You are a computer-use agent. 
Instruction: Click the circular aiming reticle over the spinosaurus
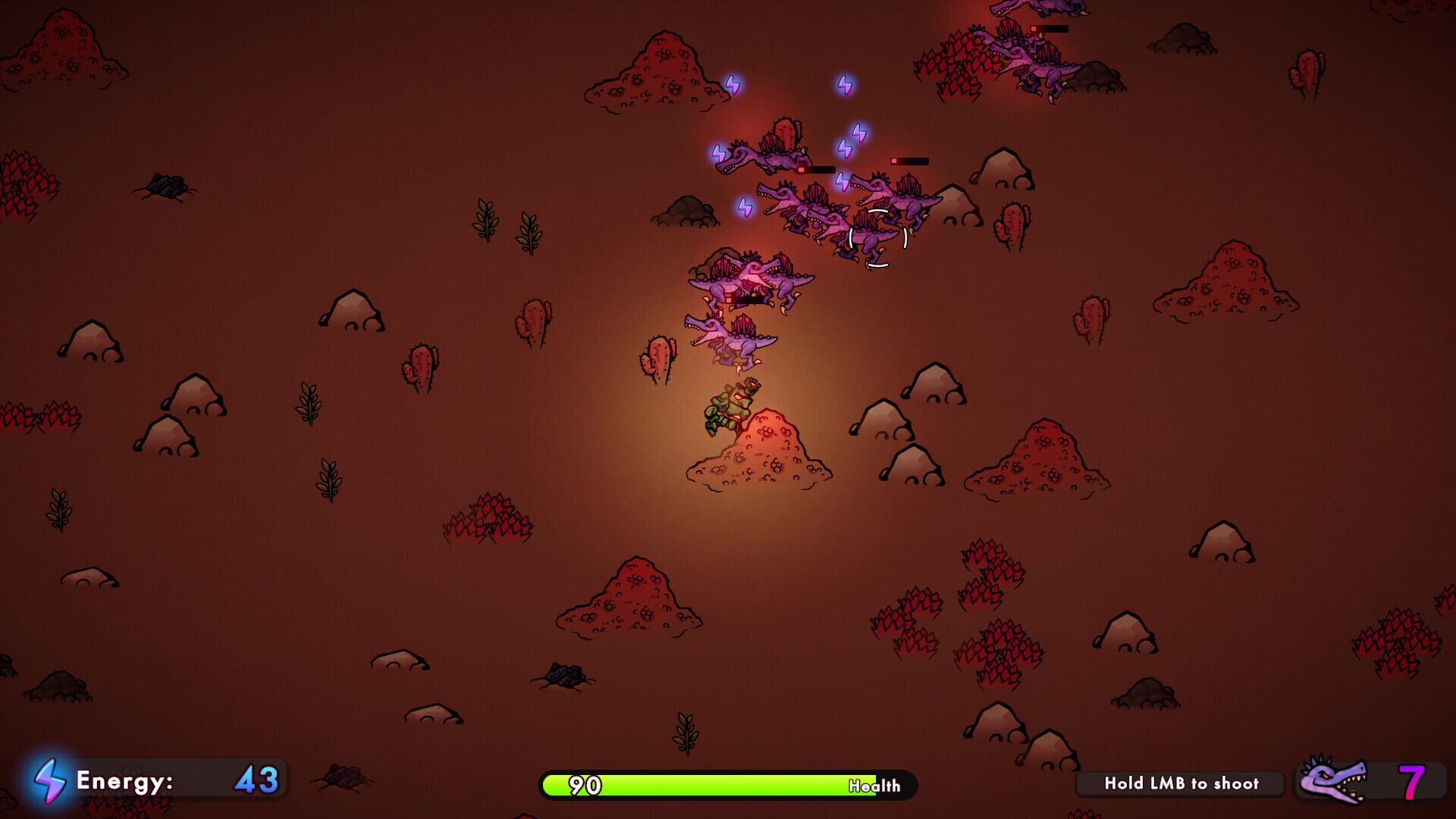click(x=877, y=239)
